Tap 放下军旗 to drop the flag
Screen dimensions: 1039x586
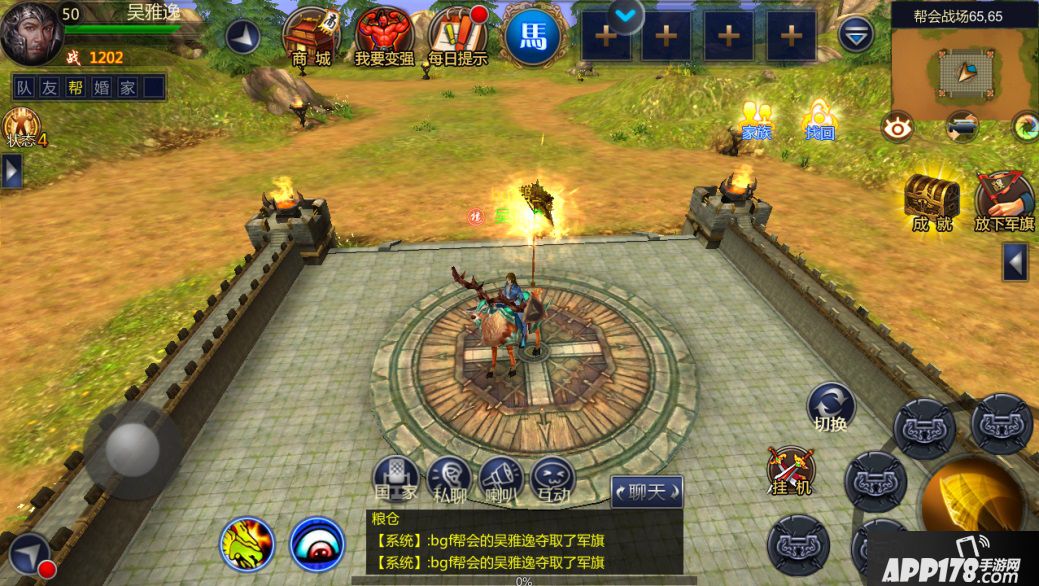pos(1004,200)
